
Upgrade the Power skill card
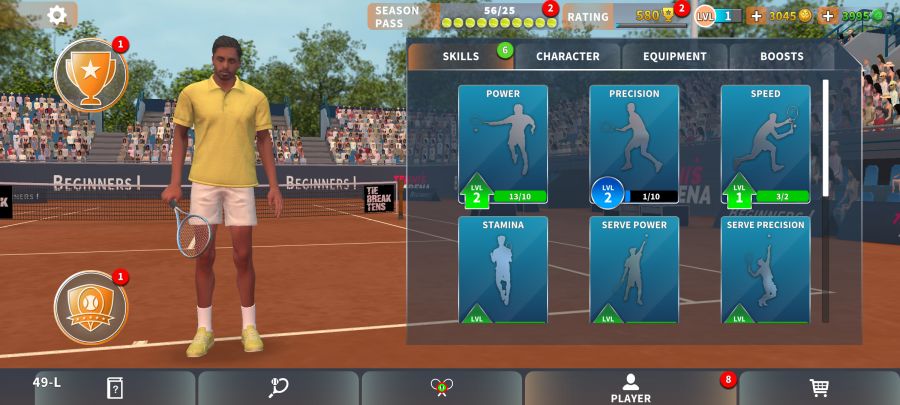(503, 145)
